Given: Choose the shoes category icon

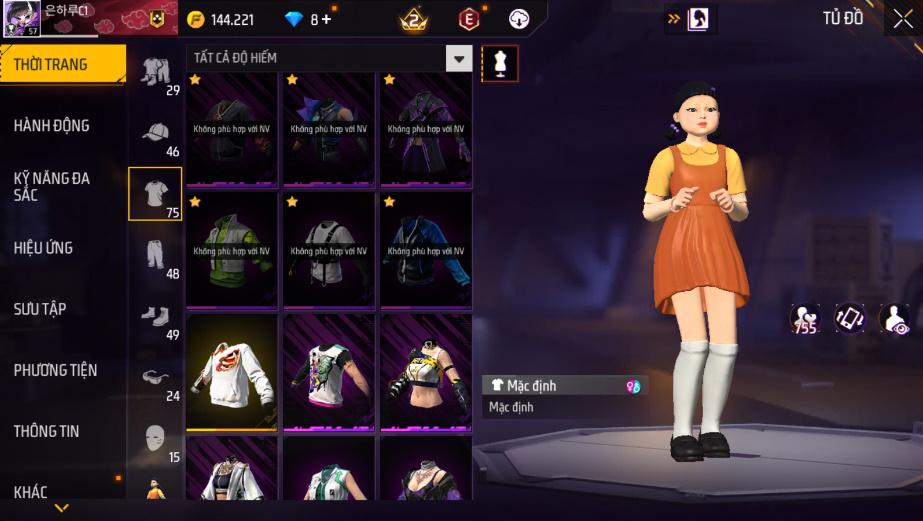Looking at the screenshot, I should pyautogui.click(x=155, y=316).
